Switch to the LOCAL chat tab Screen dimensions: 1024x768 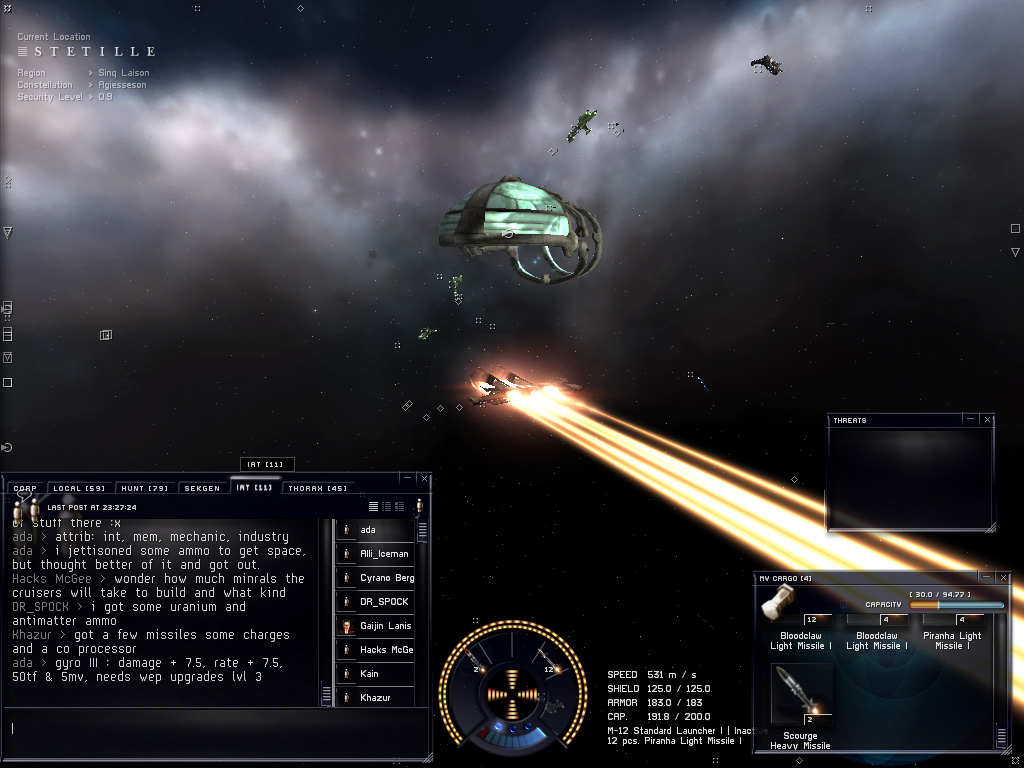click(79, 488)
